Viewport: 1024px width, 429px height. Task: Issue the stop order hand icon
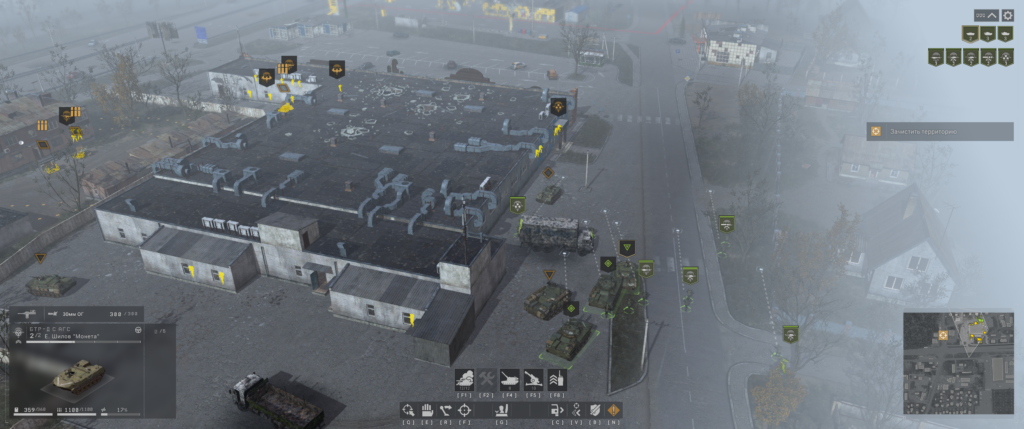coord(427,409)
